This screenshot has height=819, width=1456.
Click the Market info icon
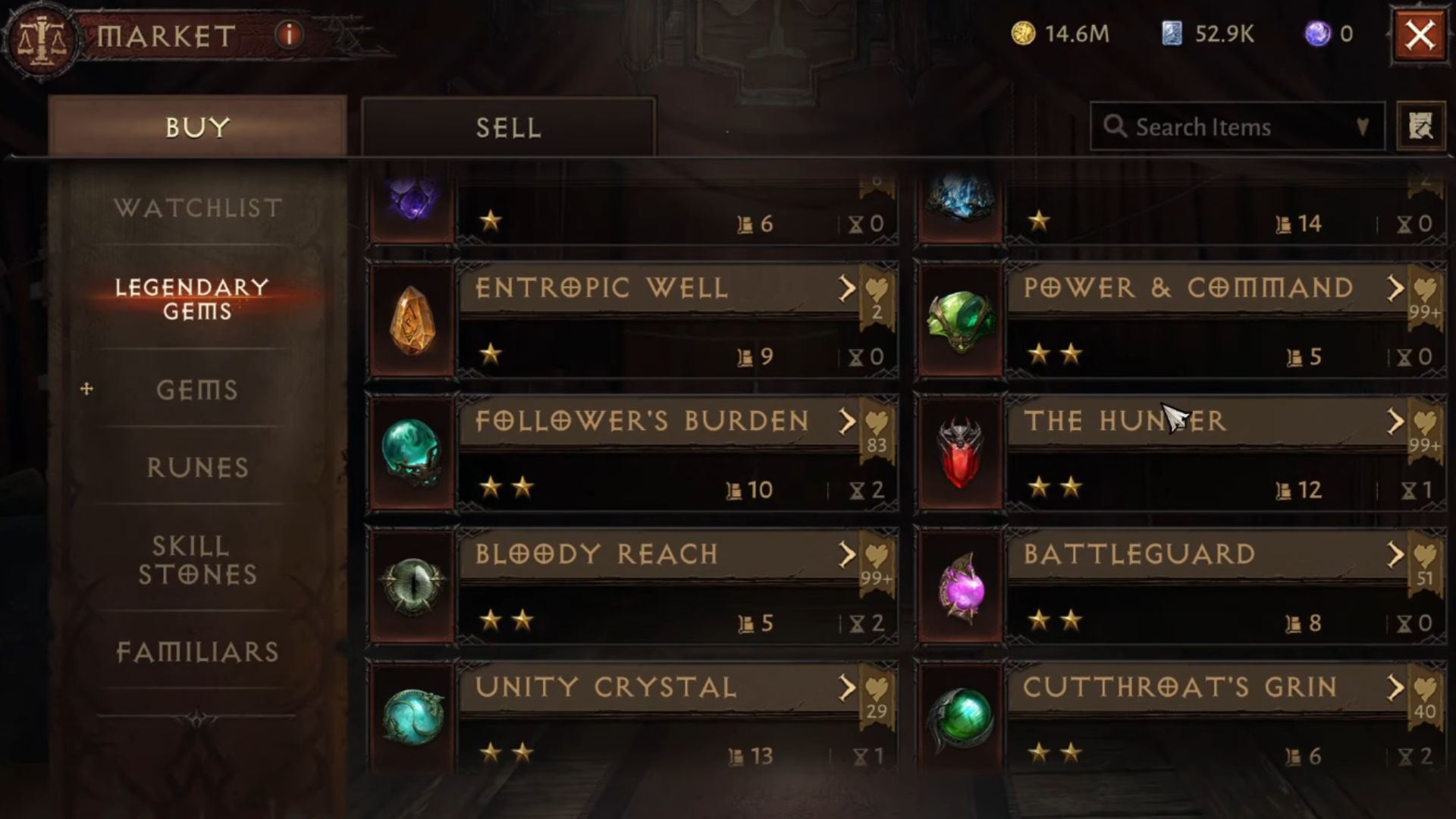pos(288,34)
